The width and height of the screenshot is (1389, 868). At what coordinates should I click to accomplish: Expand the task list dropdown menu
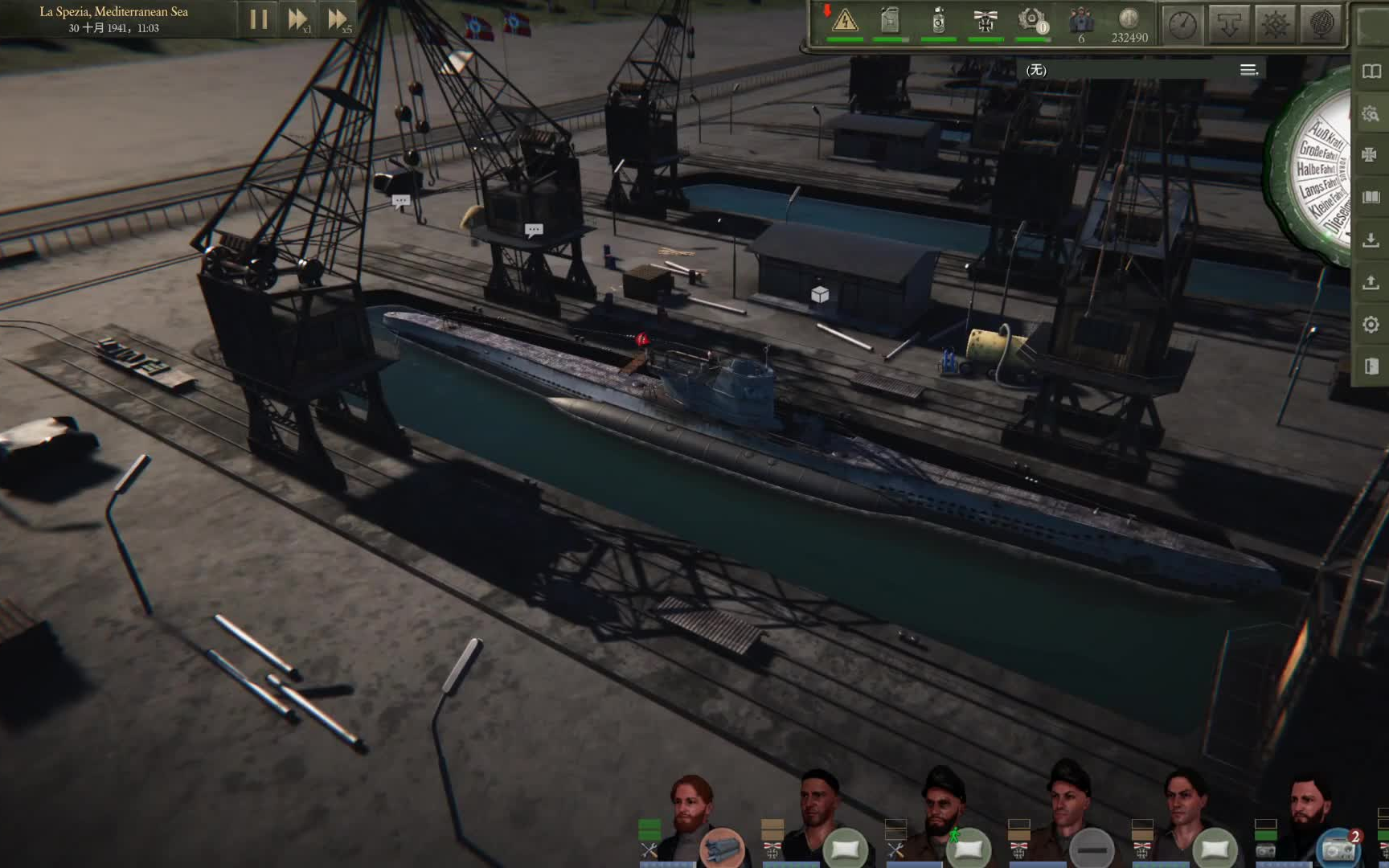pyautogui.click(x=1248, y=70)
